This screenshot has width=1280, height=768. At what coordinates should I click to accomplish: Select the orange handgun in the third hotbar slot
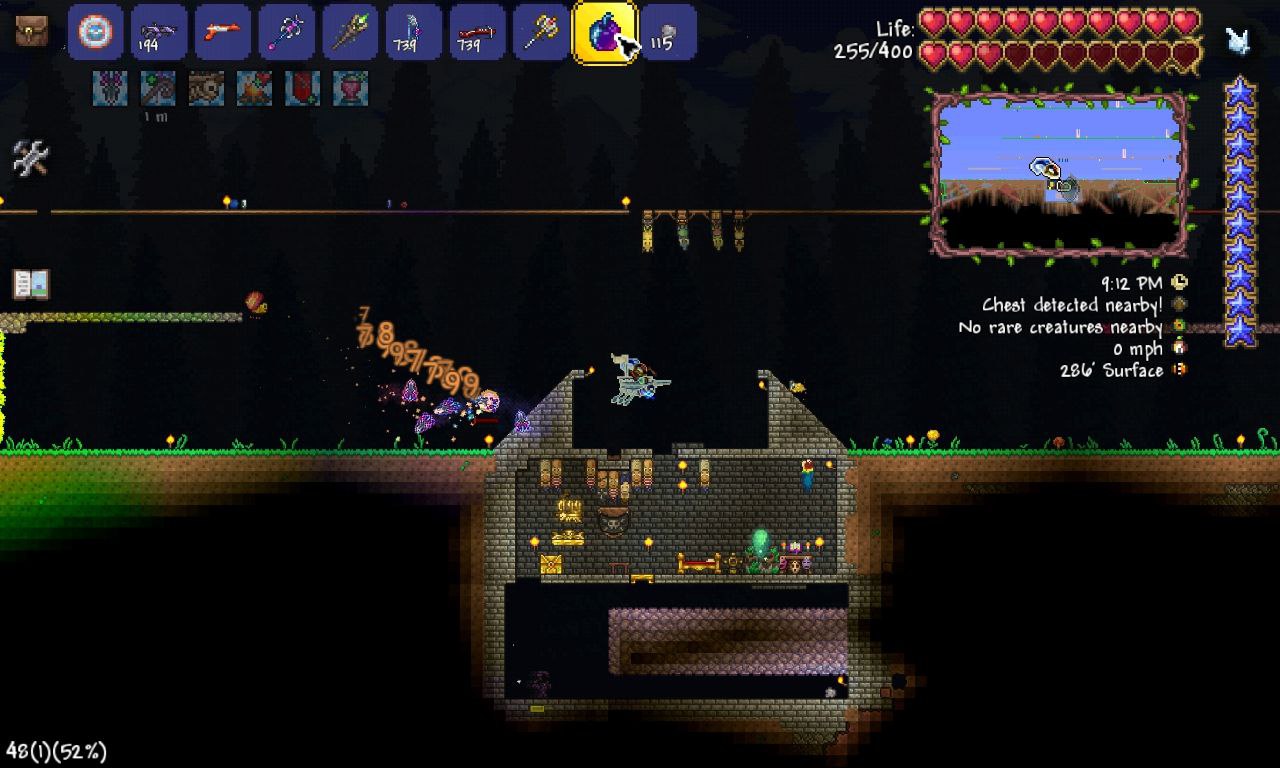pyautogui.click(x=221, y=32)
